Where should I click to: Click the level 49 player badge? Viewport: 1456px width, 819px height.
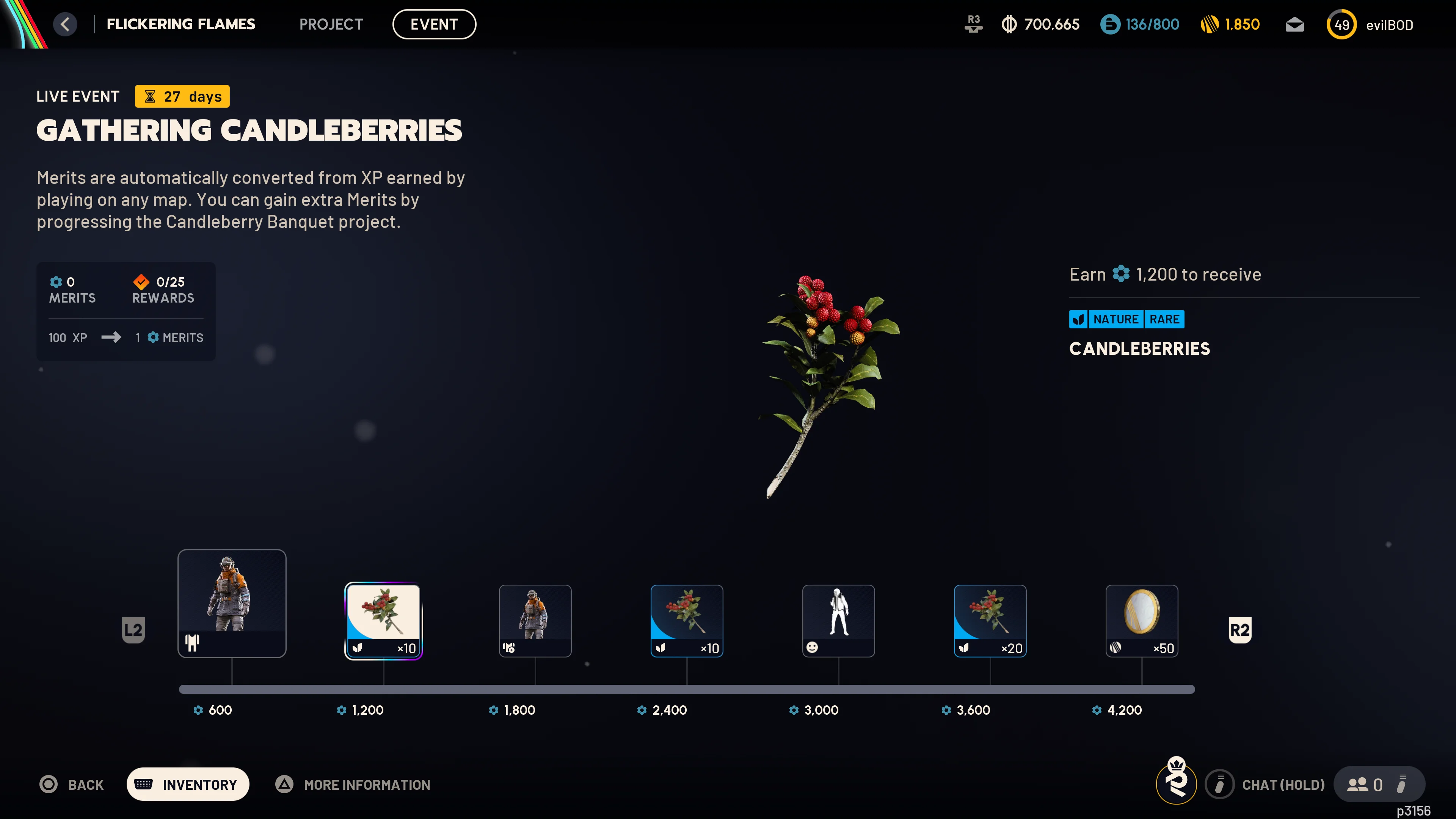click(1342, 24)
